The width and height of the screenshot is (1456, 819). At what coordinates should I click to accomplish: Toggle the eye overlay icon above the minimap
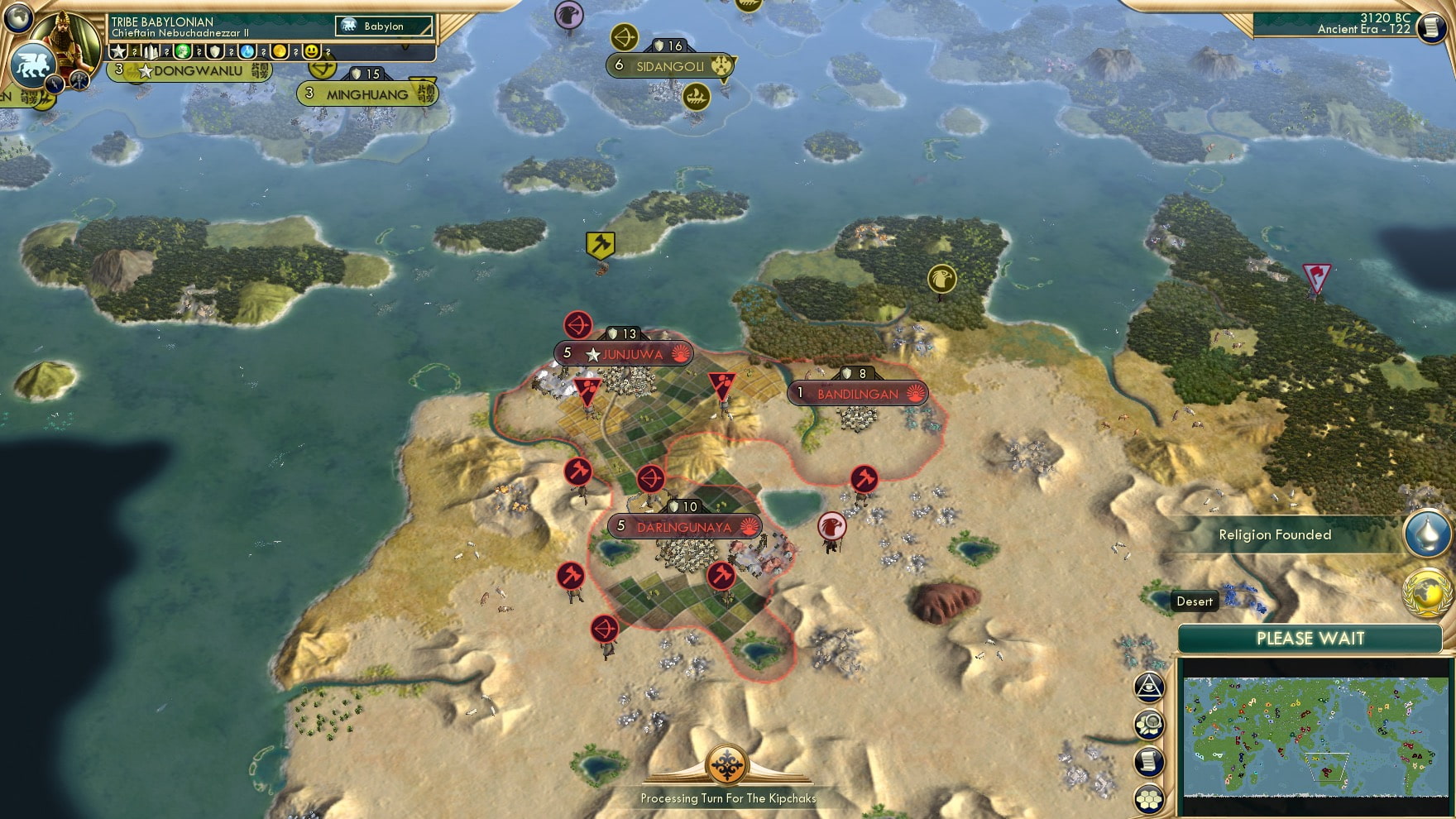pos(1150,687)
